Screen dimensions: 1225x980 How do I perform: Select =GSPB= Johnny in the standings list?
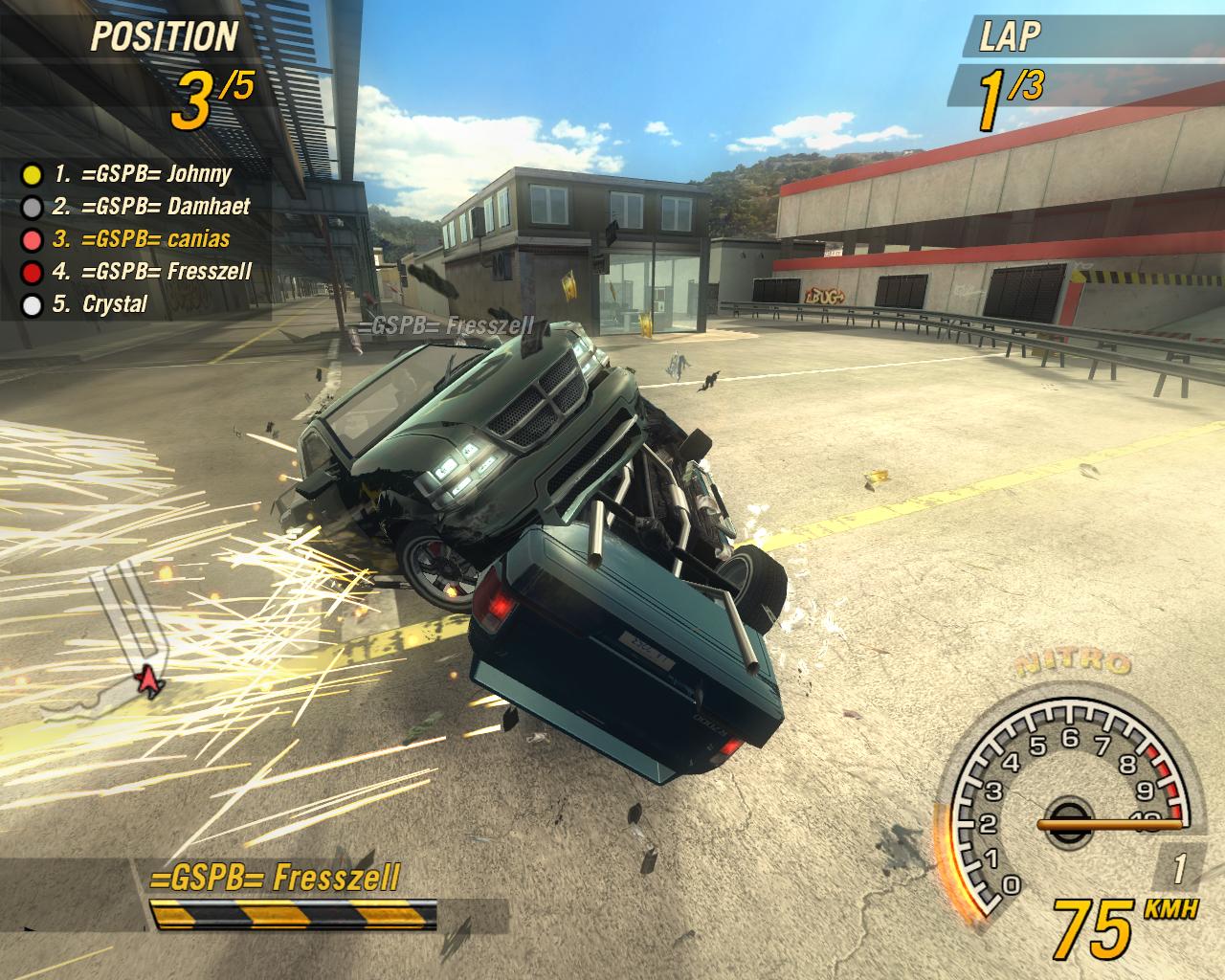142,174
